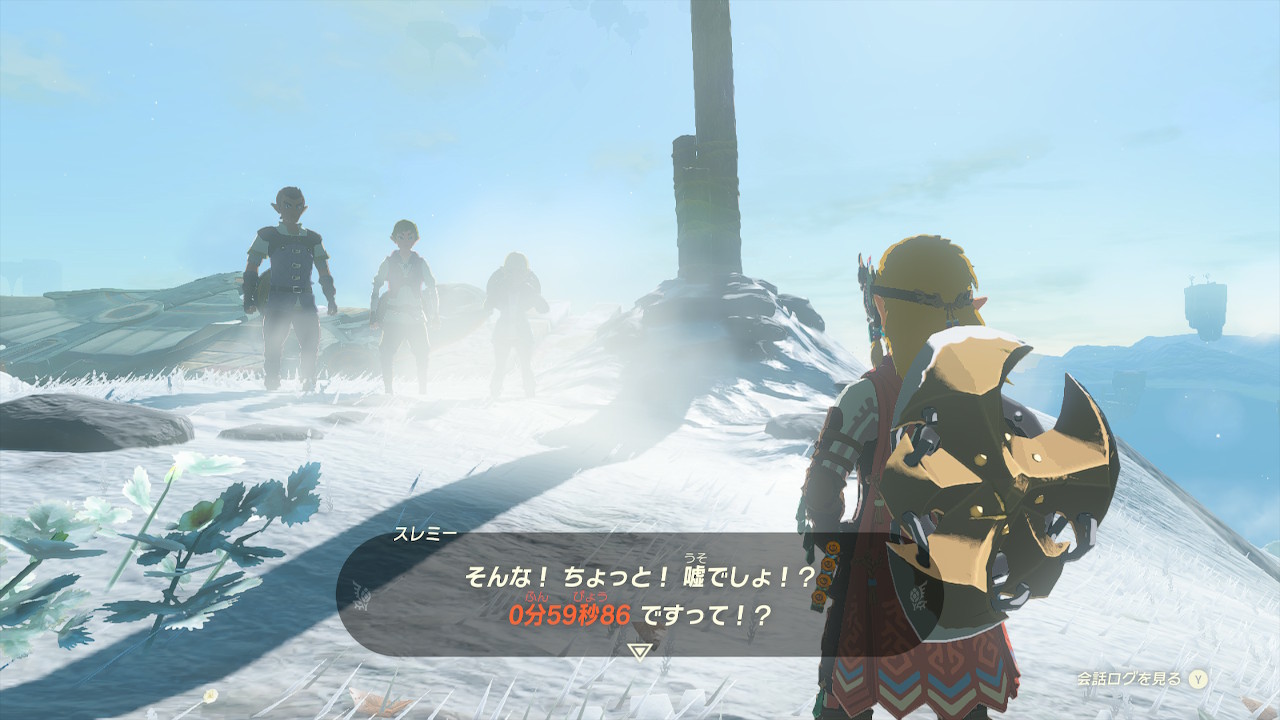Advance the dialogue with the continue arrow
Image resolution: width=1280 pixels, height=720 pixels.
coord(639,651)
